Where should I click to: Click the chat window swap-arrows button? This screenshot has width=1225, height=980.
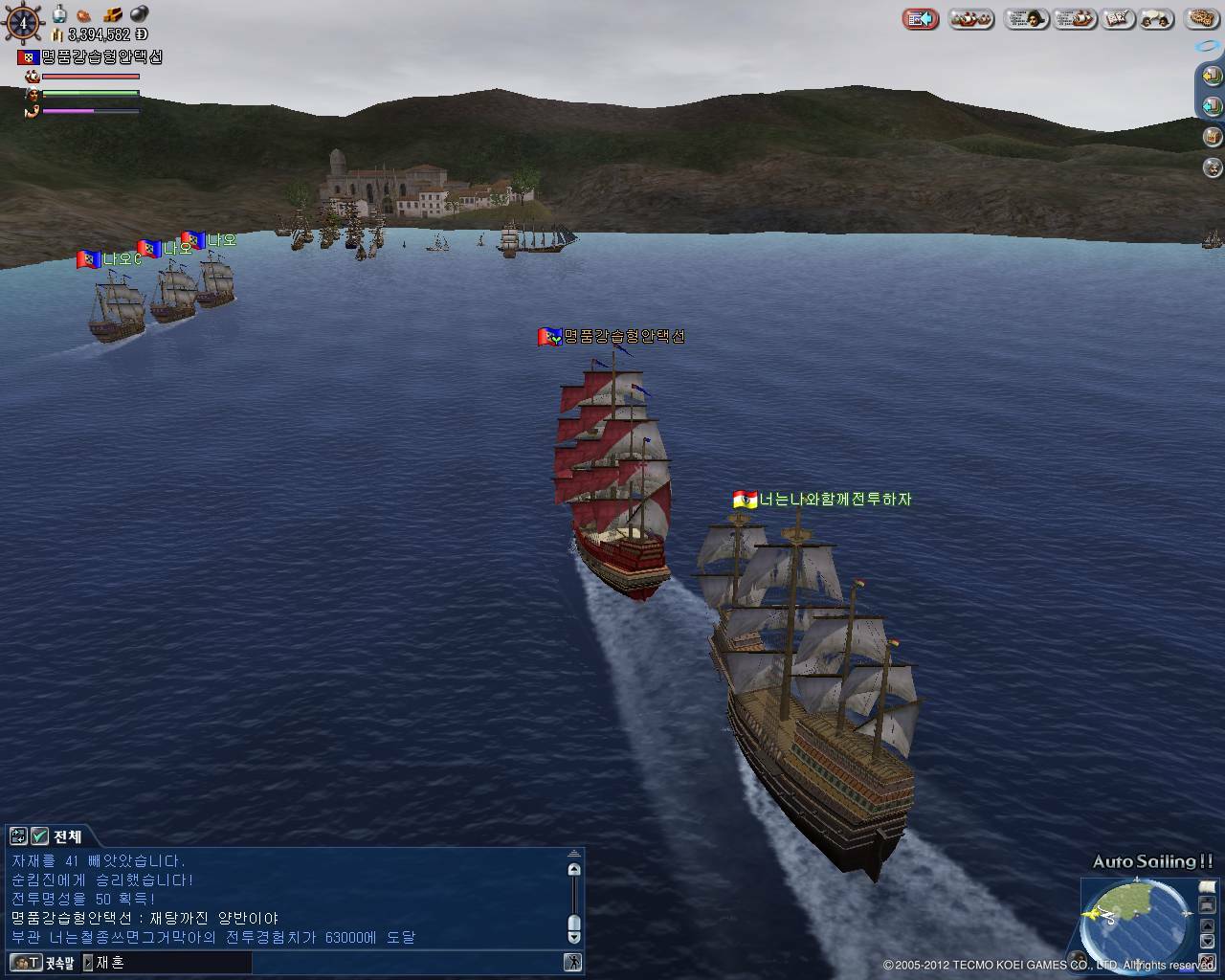18,836
